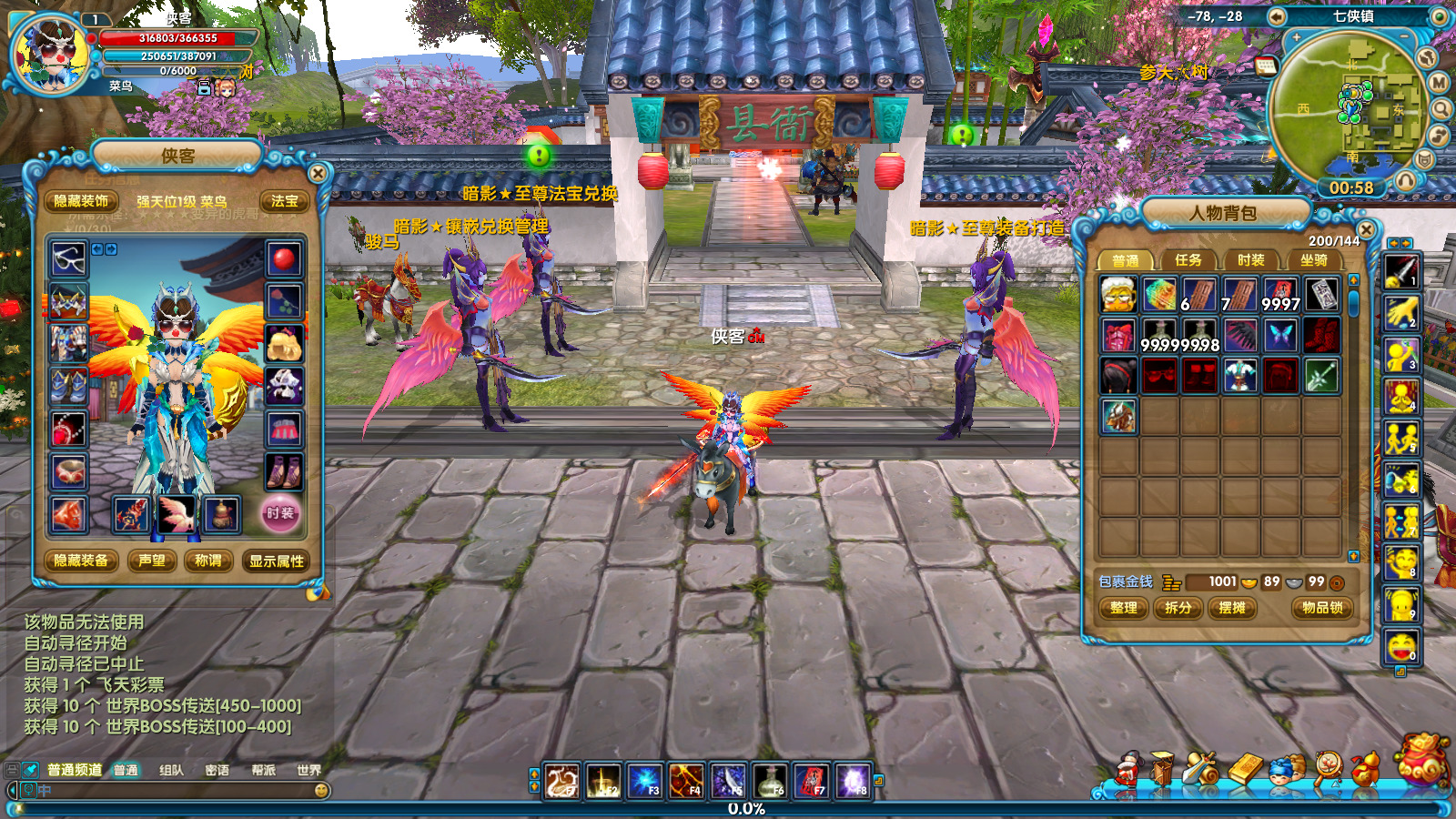
Task: Close the 人物背包 inventory window
Action: [x=1365, y=229]
